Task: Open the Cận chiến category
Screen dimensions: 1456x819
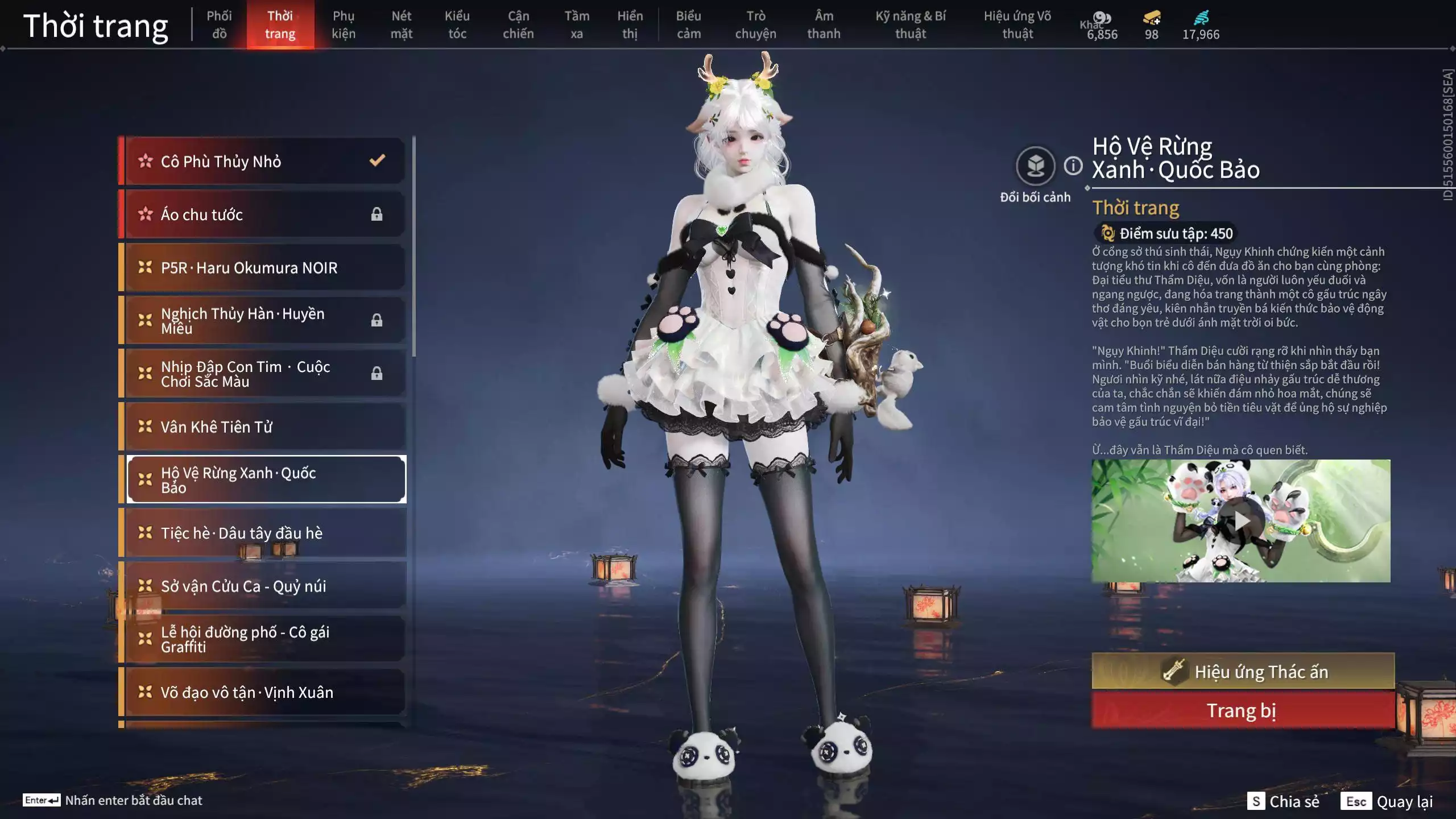Action: (518, 24)
